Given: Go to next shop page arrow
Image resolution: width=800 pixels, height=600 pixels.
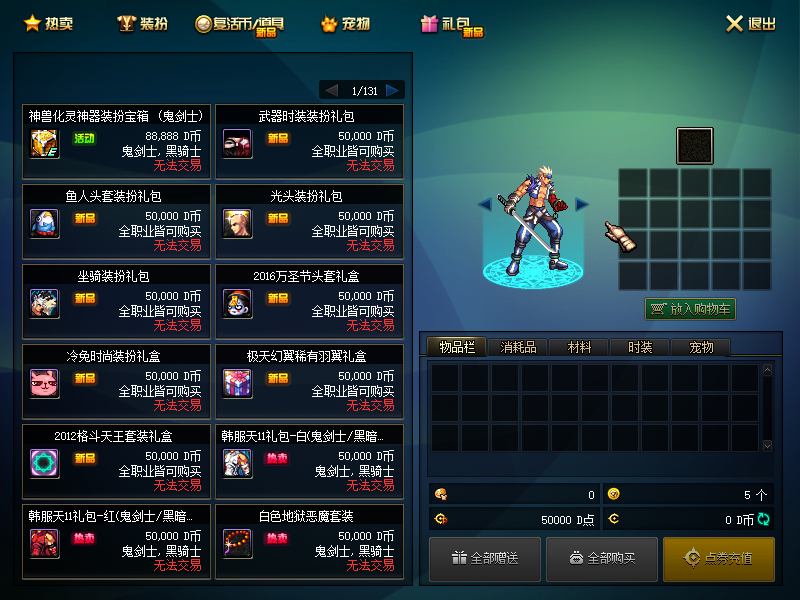Looking at the screenshot, I should click(x=393, y=90).
